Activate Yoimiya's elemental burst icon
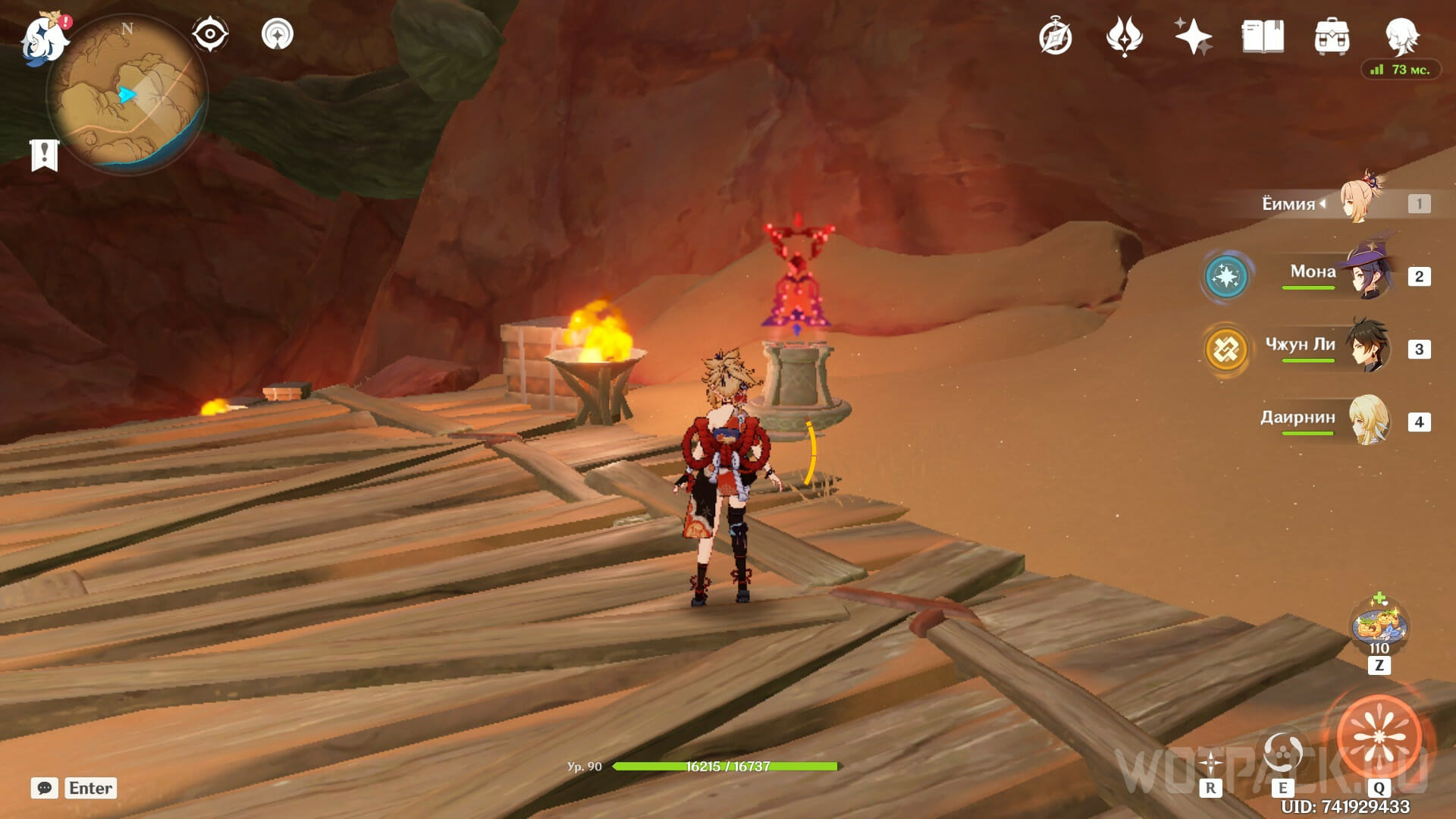This screenshot has width=1456, height=819. tap(1379, 737)
